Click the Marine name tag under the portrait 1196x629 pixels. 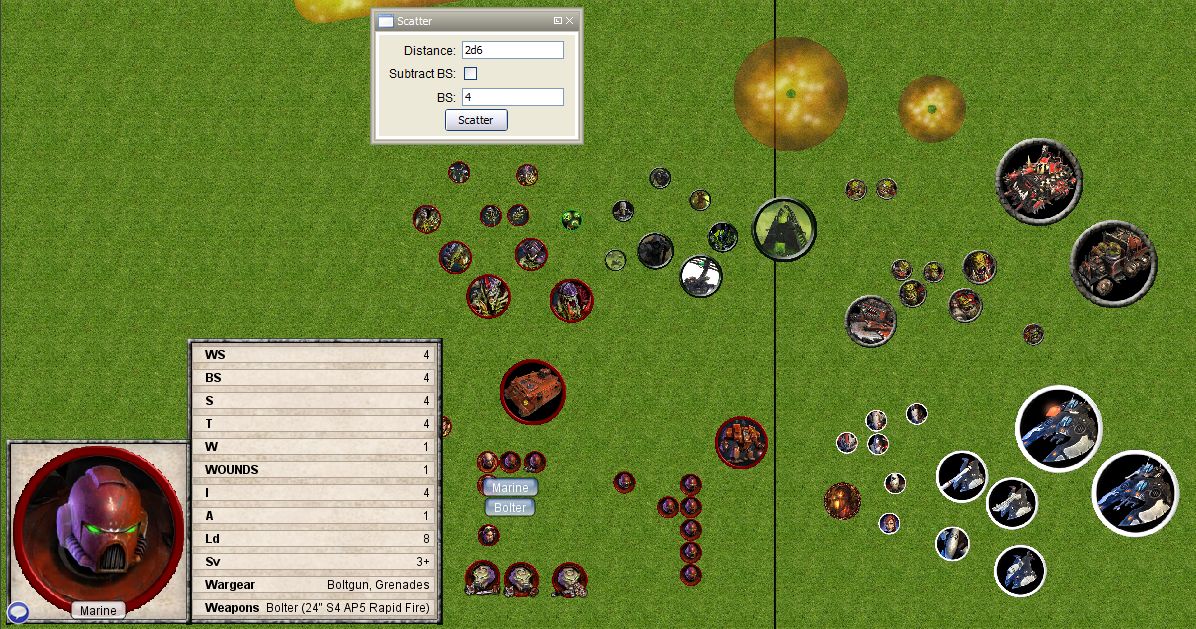(x=98, y=610)
